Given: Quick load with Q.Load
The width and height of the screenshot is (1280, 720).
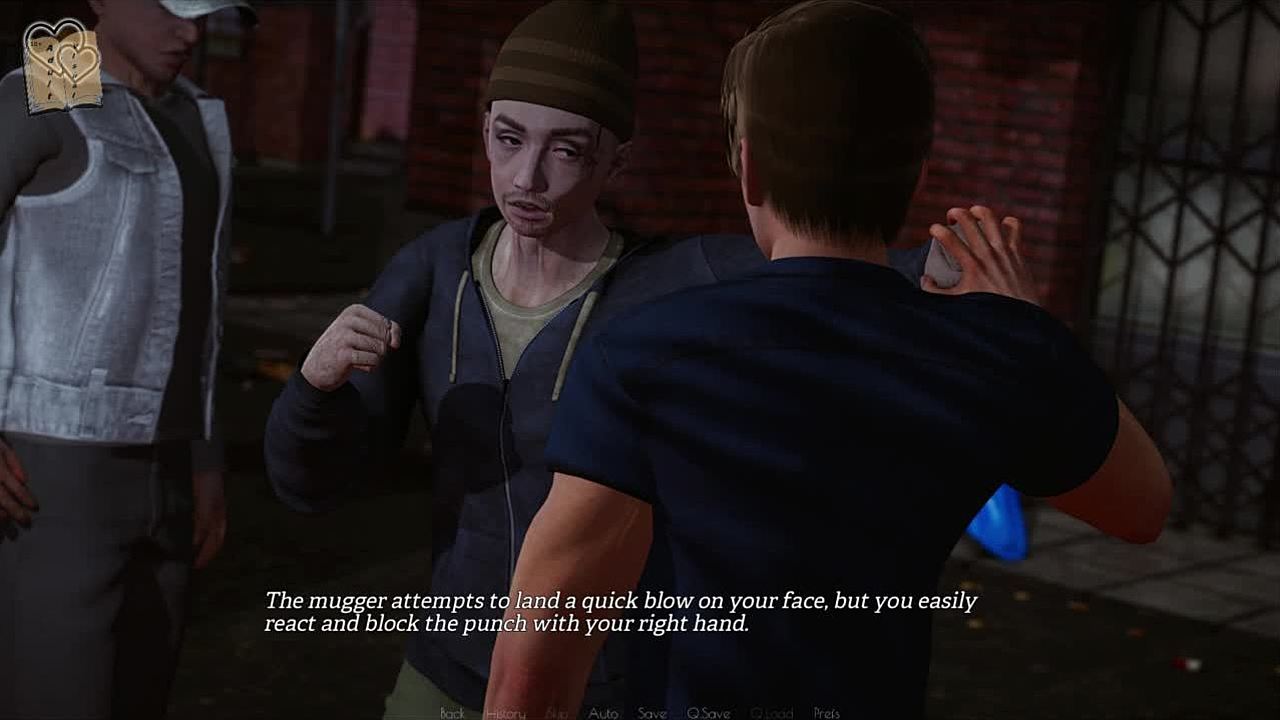Looking at the screenshot, I should point(771,713).
